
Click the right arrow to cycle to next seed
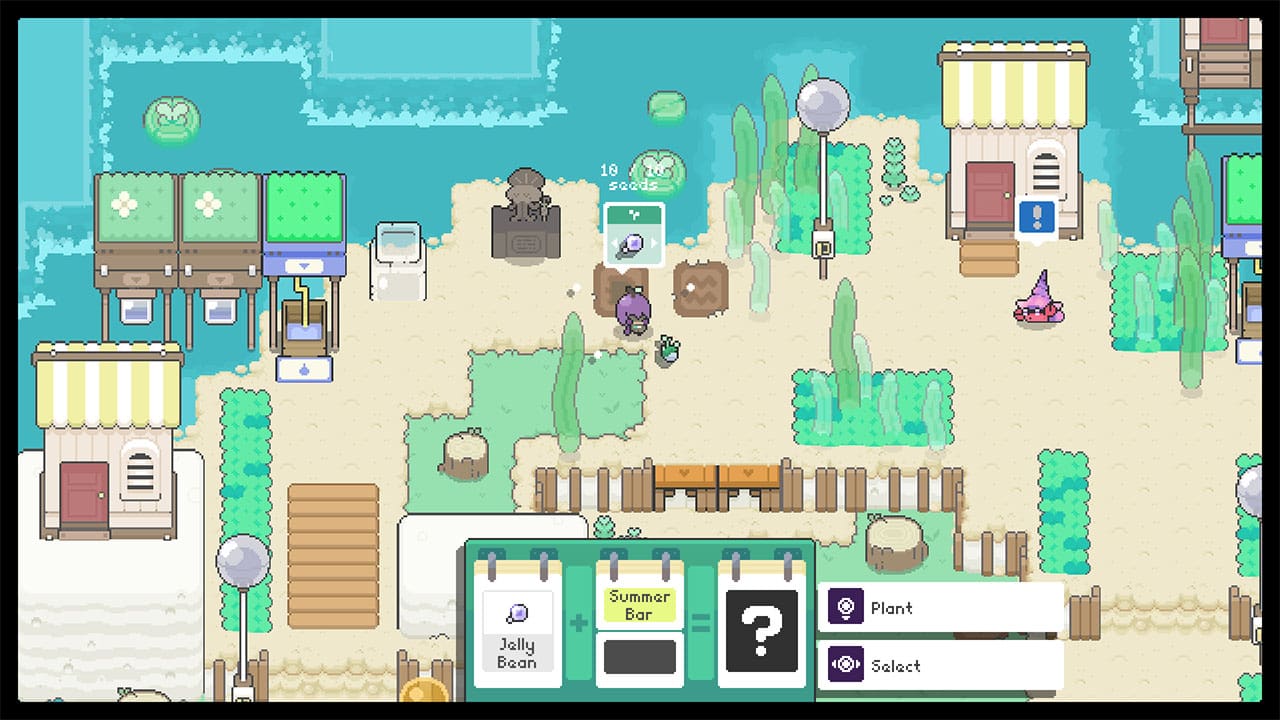(654, 242)
